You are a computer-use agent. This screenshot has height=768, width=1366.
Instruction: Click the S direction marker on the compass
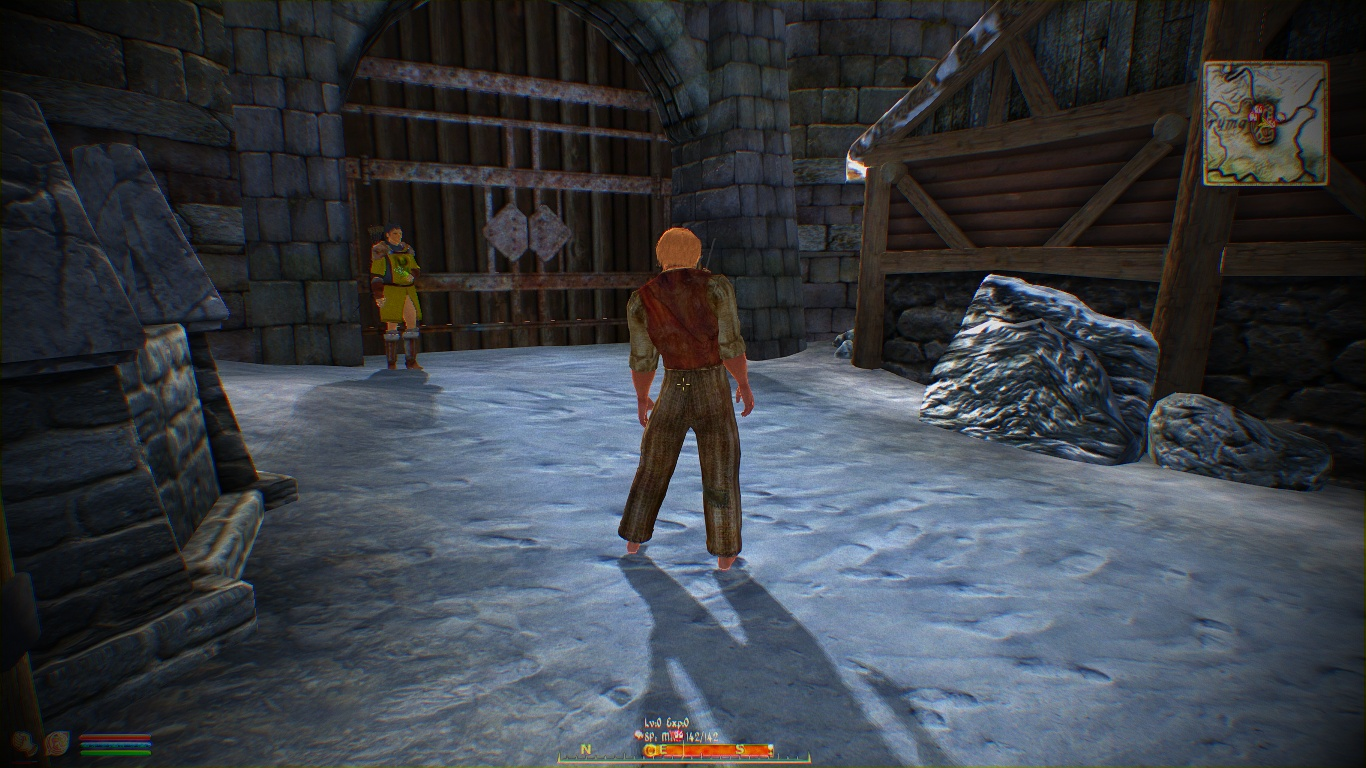point(740,749)
